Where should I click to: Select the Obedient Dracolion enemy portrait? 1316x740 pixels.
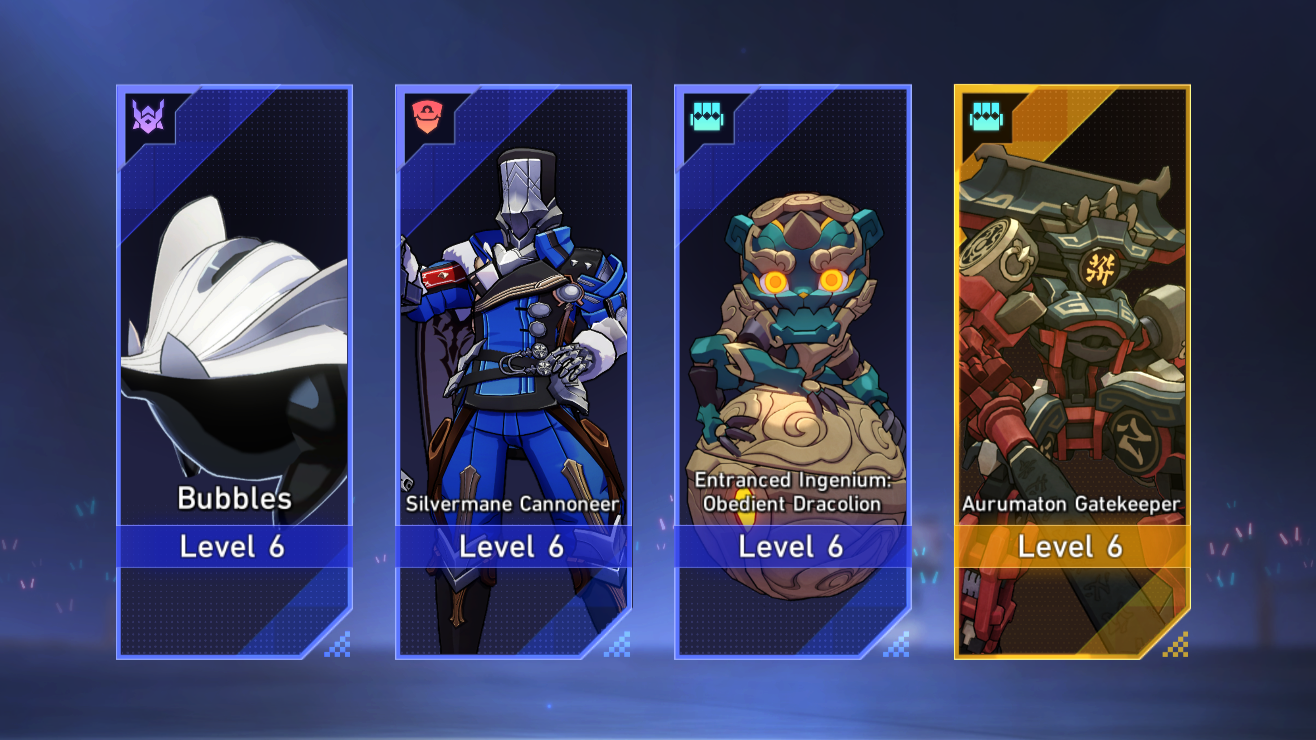[x=793, y=300]
